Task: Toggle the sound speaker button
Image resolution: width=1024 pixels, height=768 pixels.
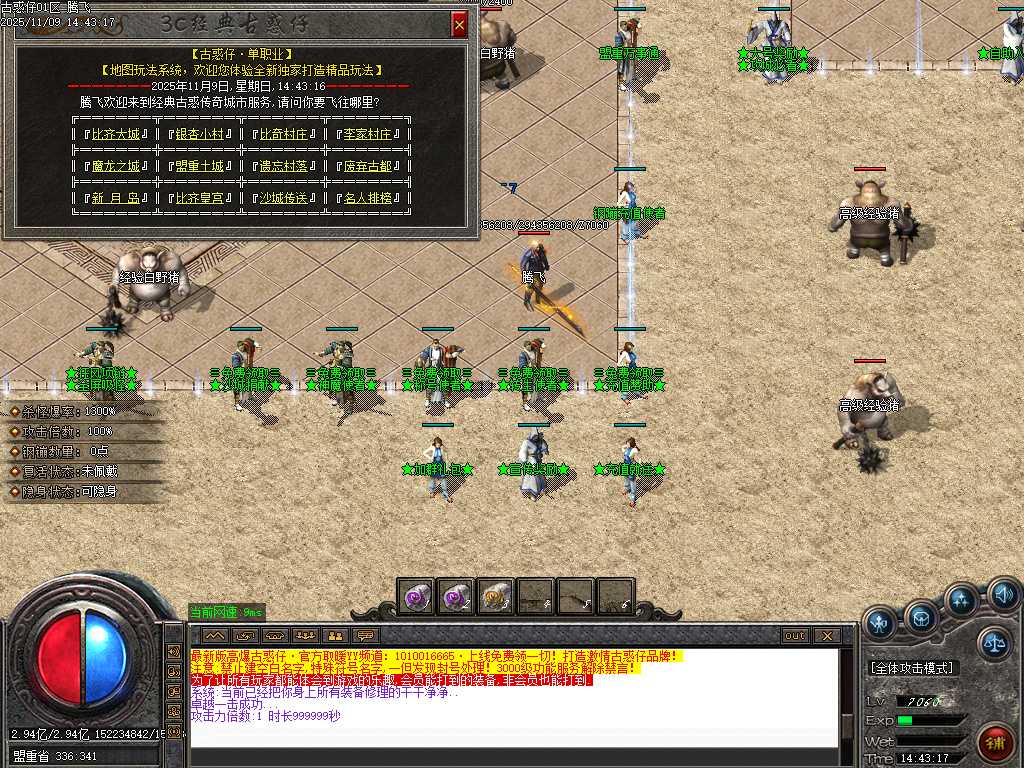Action: 1003,597
